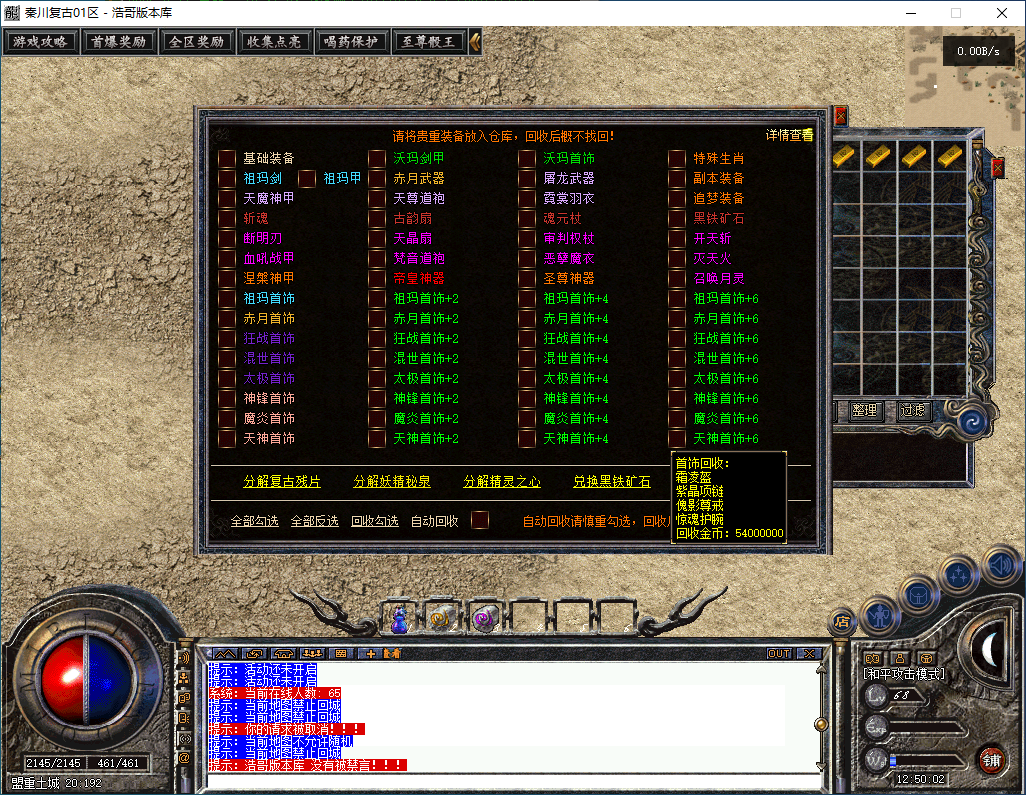Open the 首爆奖励 rewards menu

(x=118, y=42)
